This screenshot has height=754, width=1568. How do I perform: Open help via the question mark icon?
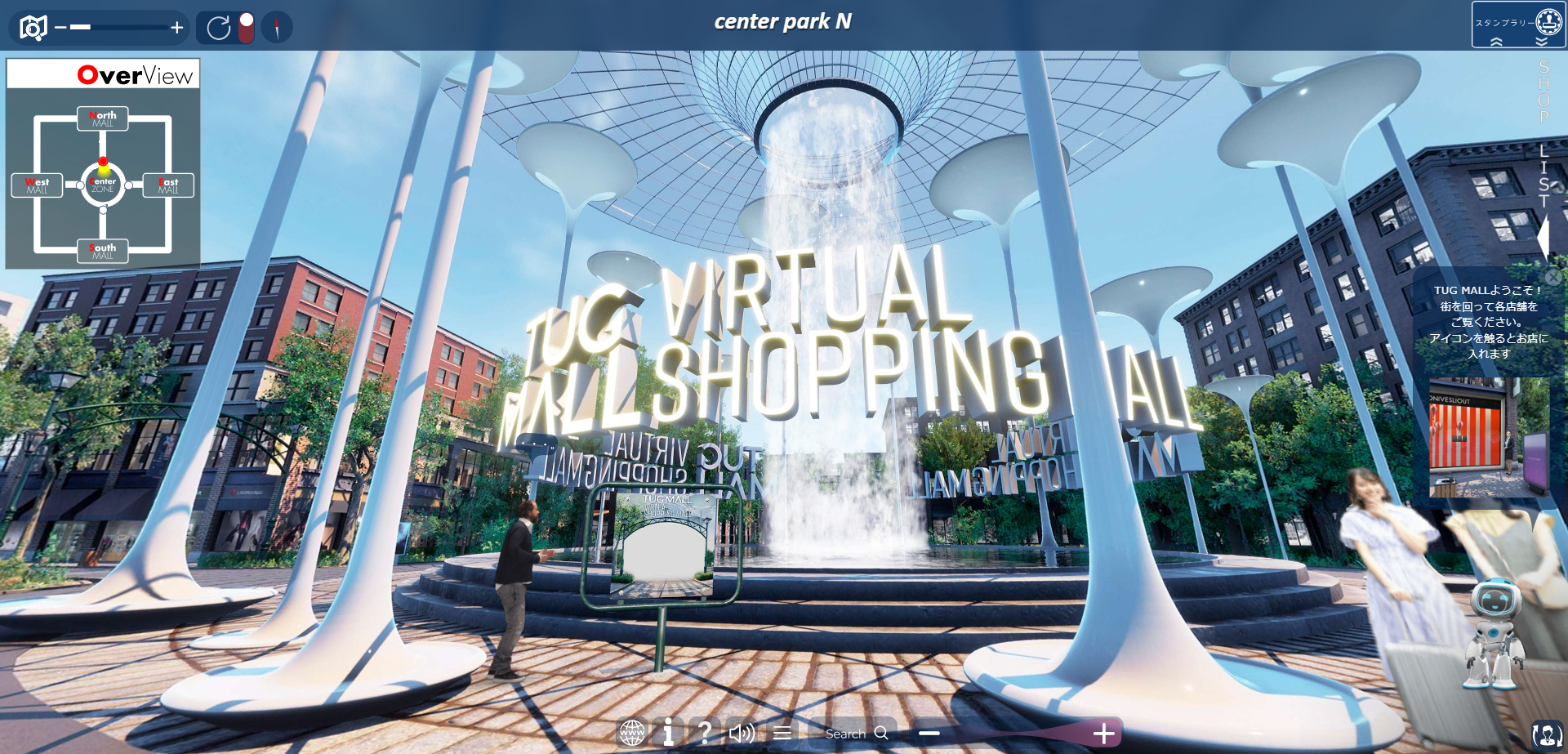point(706,733)
